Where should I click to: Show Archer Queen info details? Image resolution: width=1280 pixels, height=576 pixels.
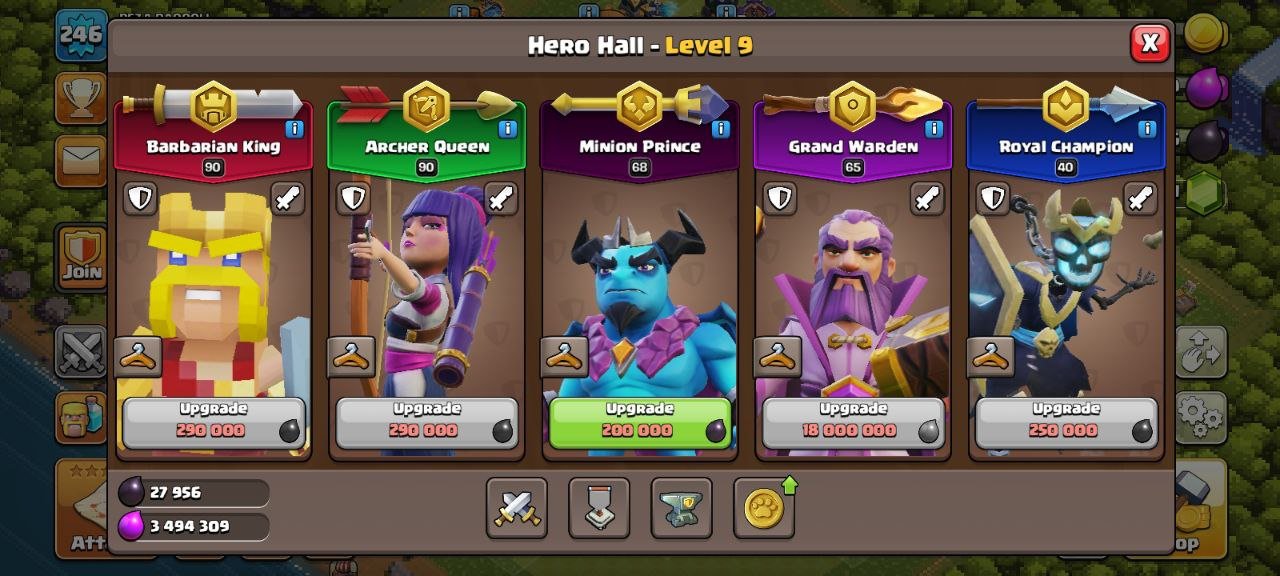(x=507, y=129)
